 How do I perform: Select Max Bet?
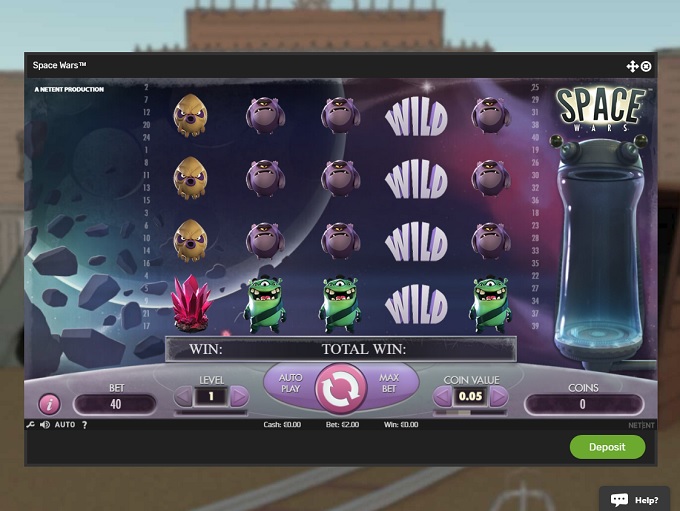coord(390,383)
